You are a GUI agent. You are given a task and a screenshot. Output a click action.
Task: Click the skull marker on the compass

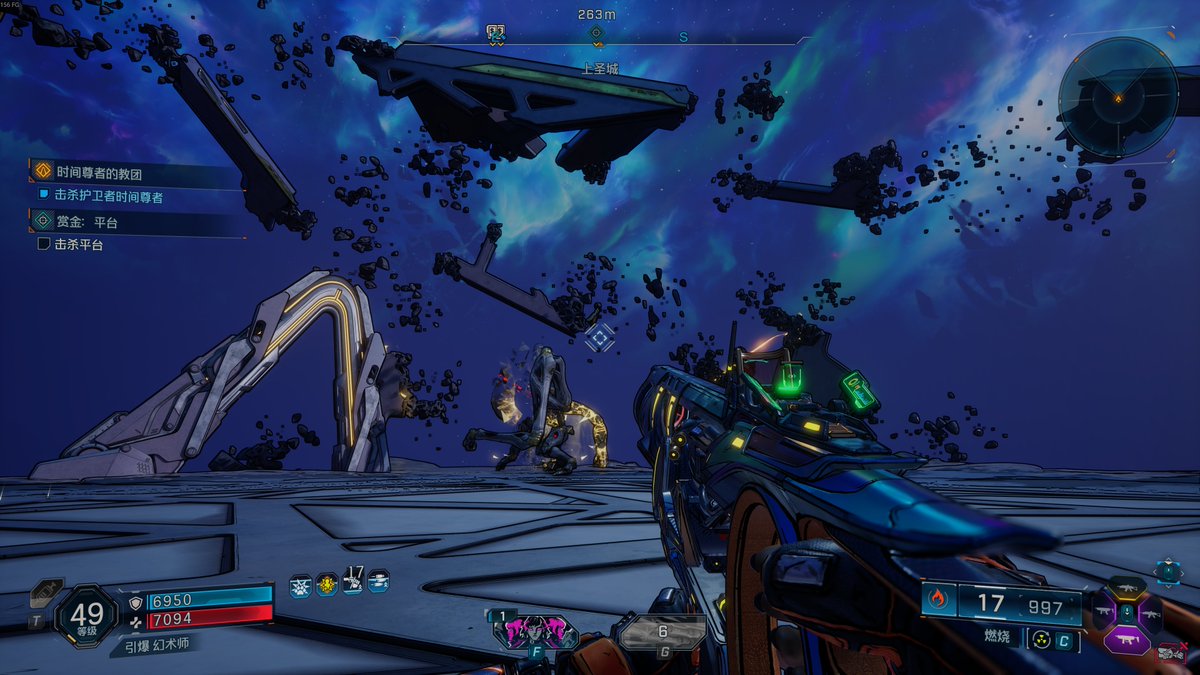click(x=495, y=33)
